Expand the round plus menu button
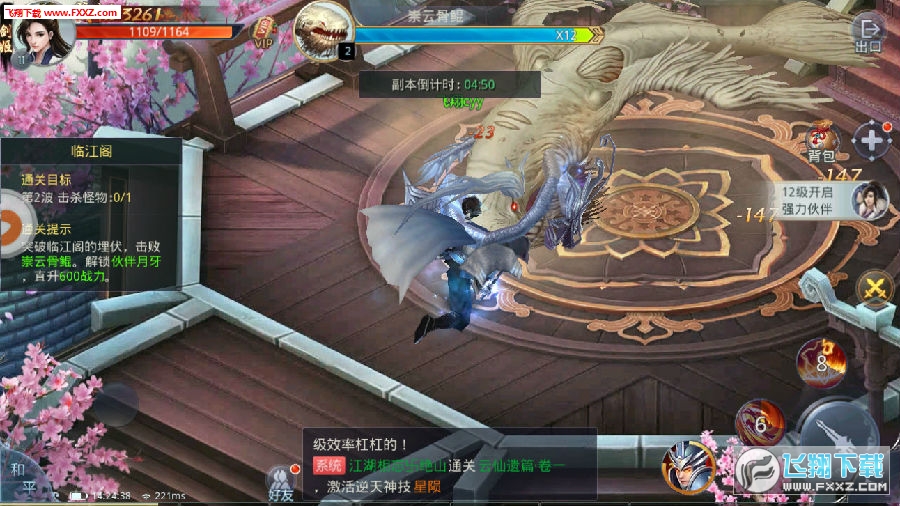 click(872, 141)
